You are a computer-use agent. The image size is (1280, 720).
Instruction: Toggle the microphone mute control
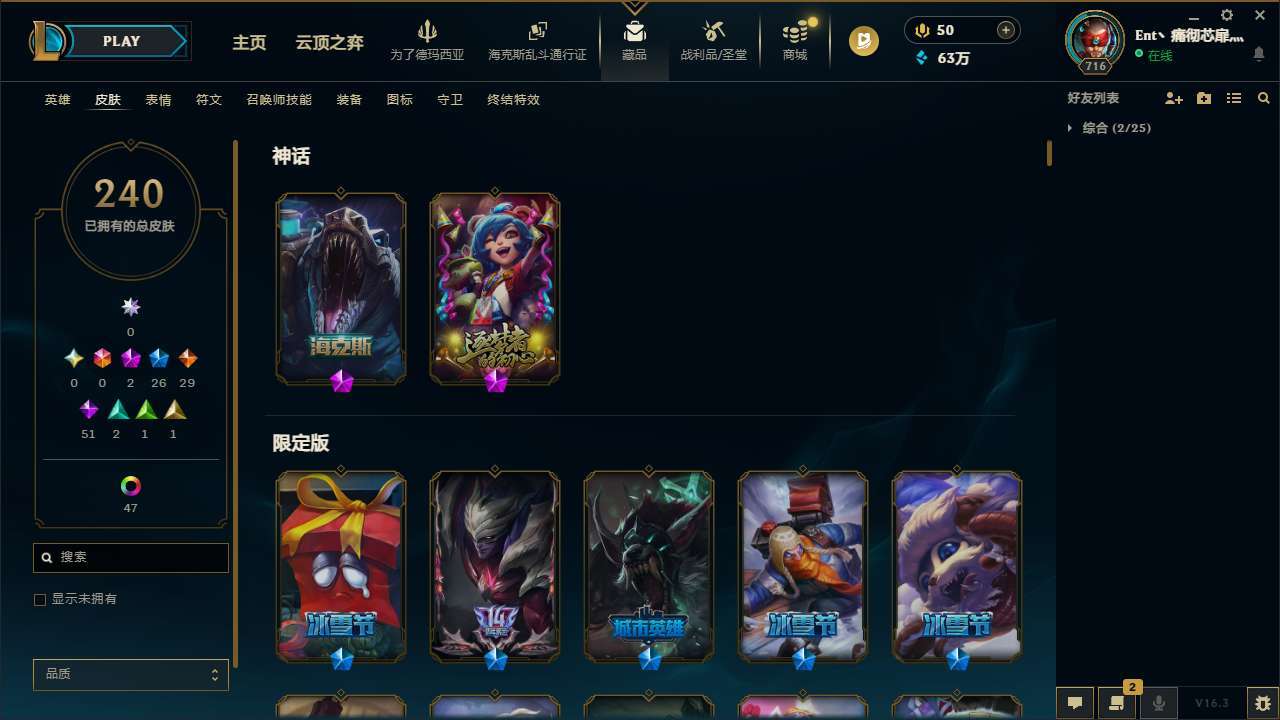click(1159, 703)
